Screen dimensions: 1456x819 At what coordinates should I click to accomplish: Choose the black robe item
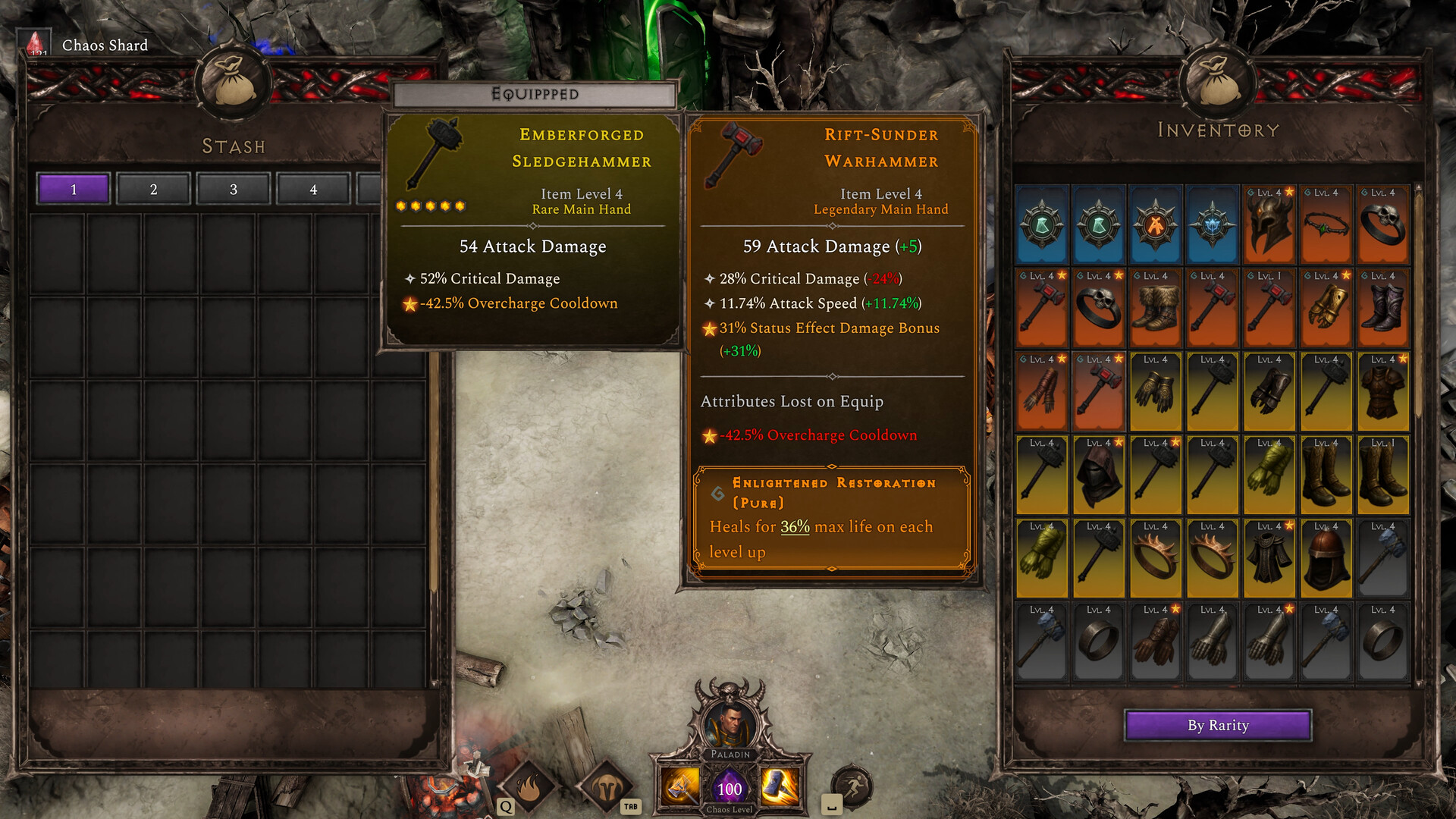(1269, 560)
